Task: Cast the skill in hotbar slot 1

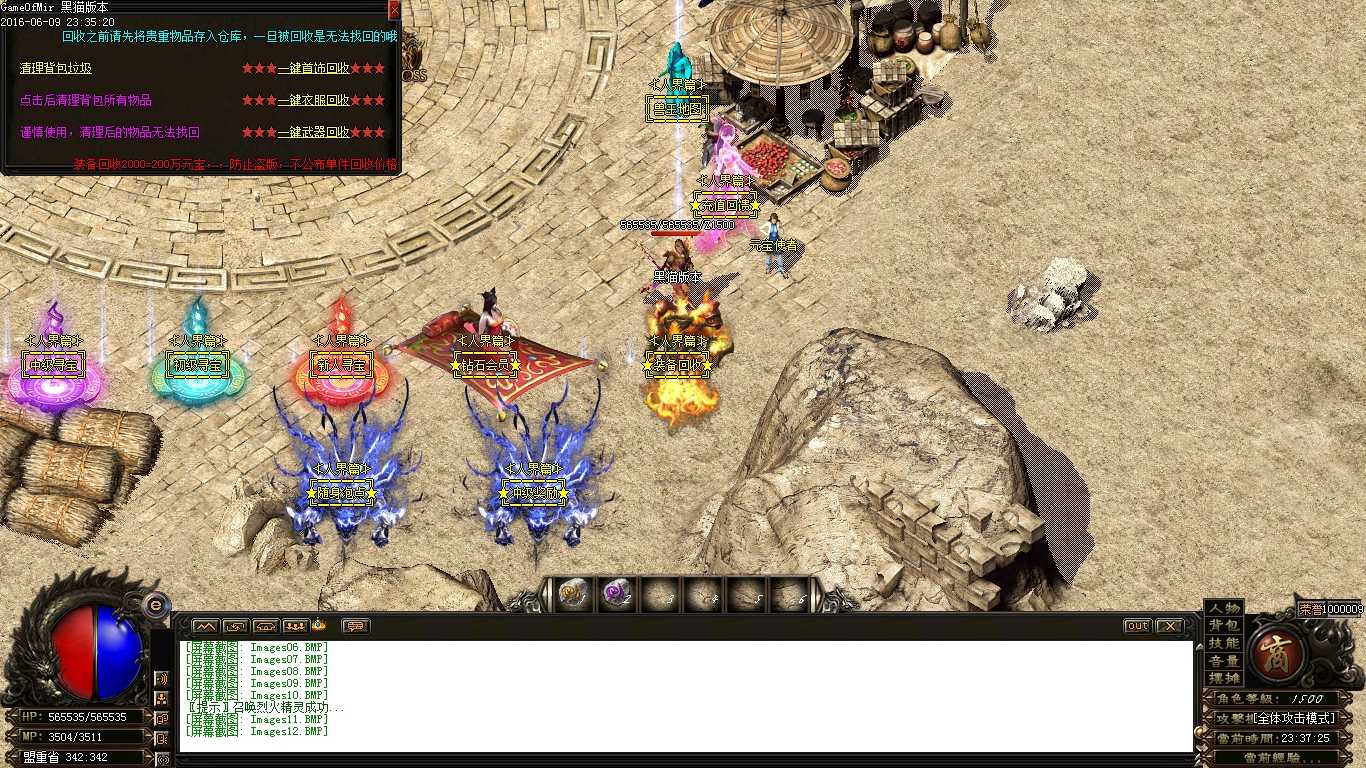Action: tap(573, 594)
